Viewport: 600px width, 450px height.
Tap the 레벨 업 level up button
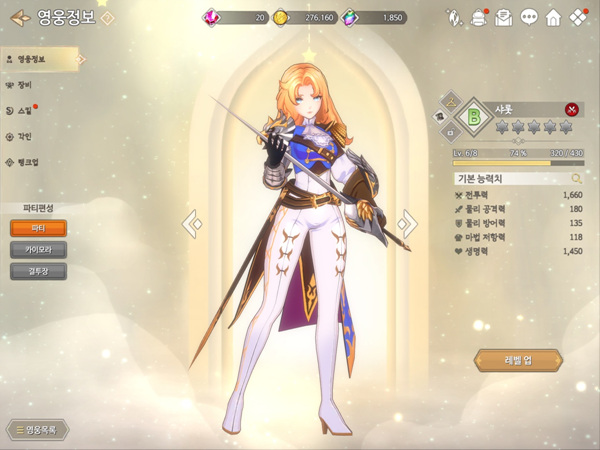(518, 361)
